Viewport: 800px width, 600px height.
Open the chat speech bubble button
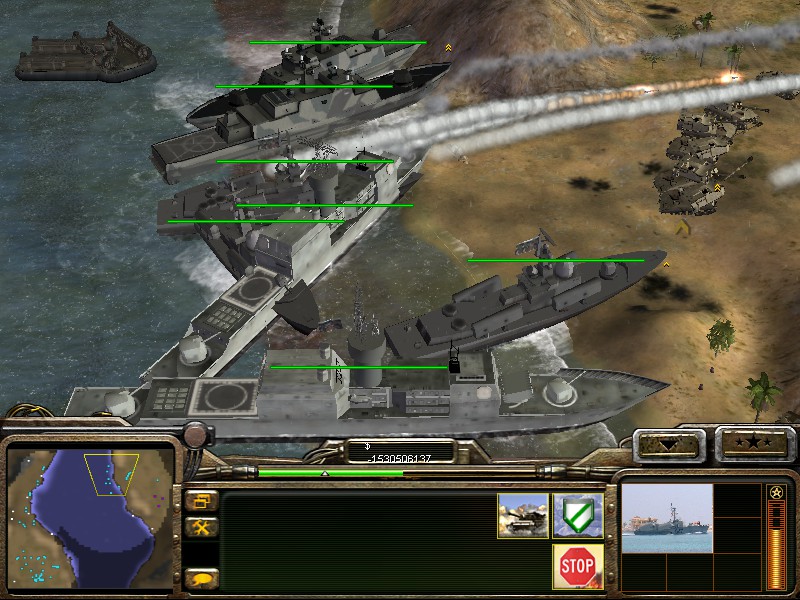point(201,578)
